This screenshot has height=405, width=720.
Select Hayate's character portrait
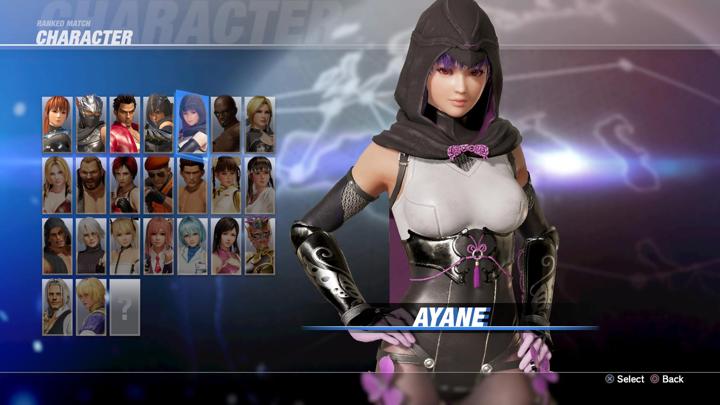tap(159, 124)
